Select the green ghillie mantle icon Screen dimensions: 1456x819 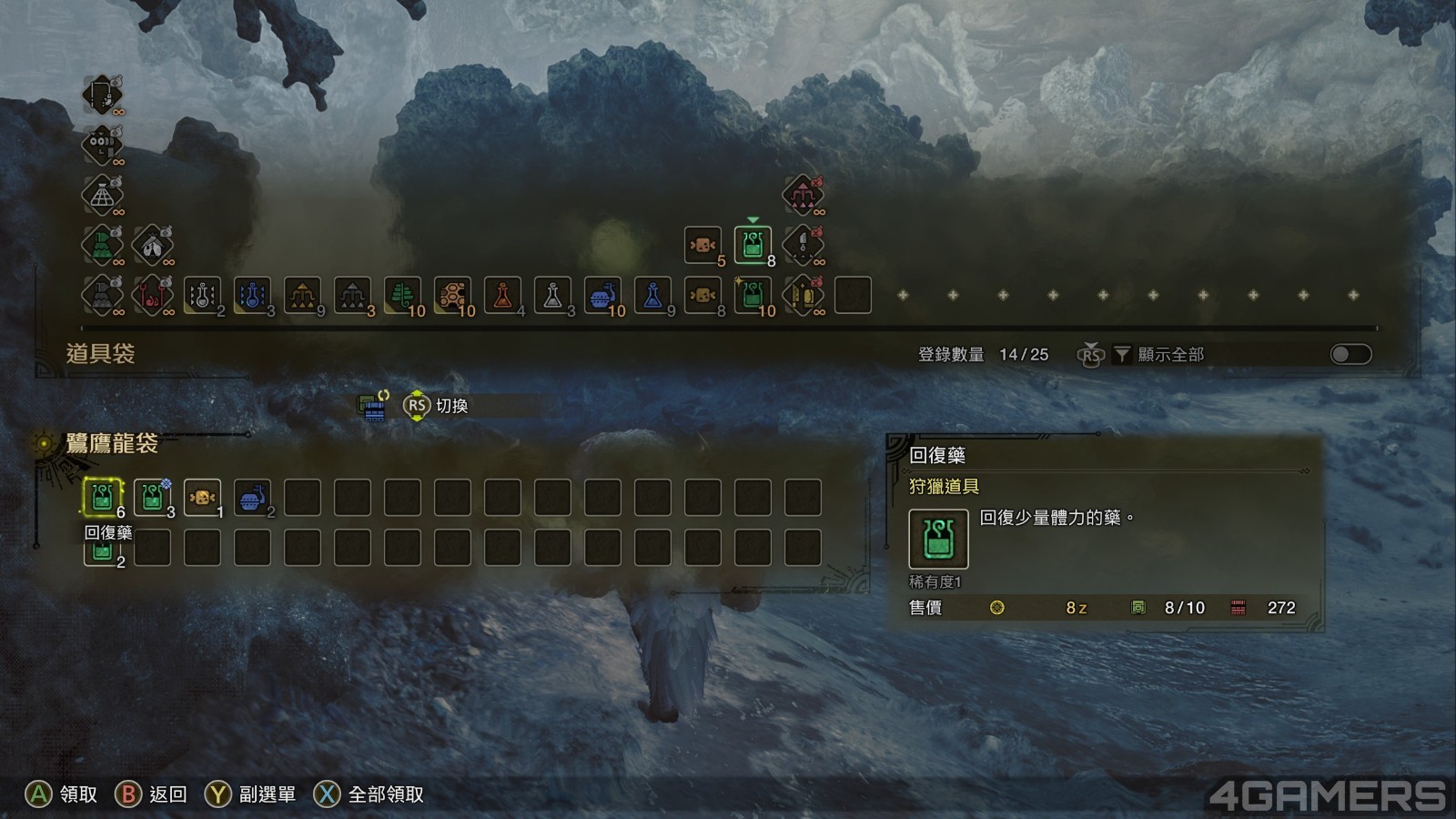[103, 245]
